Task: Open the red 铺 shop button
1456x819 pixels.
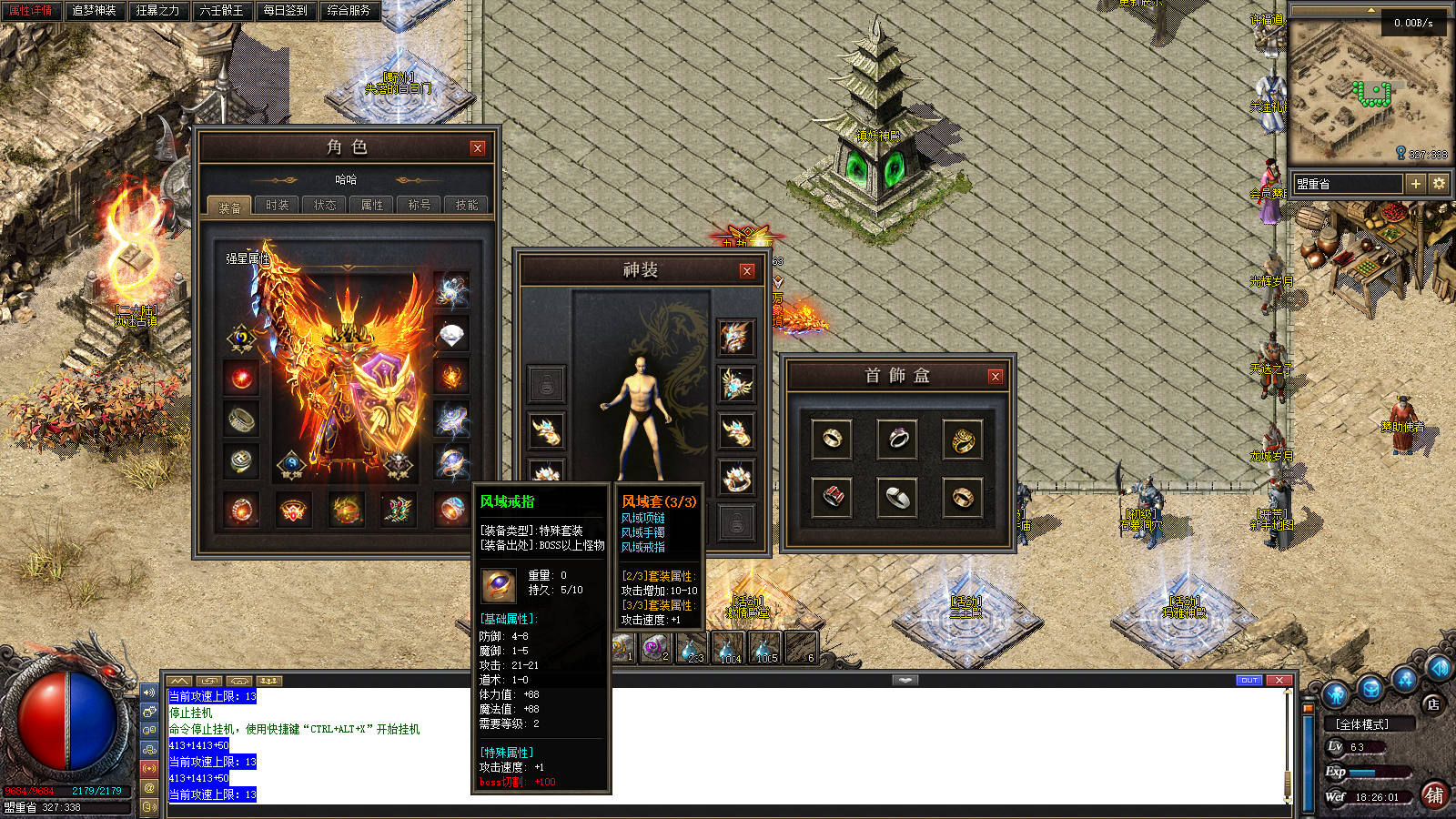Action: pyautogui.click(x=1435, y=795)
